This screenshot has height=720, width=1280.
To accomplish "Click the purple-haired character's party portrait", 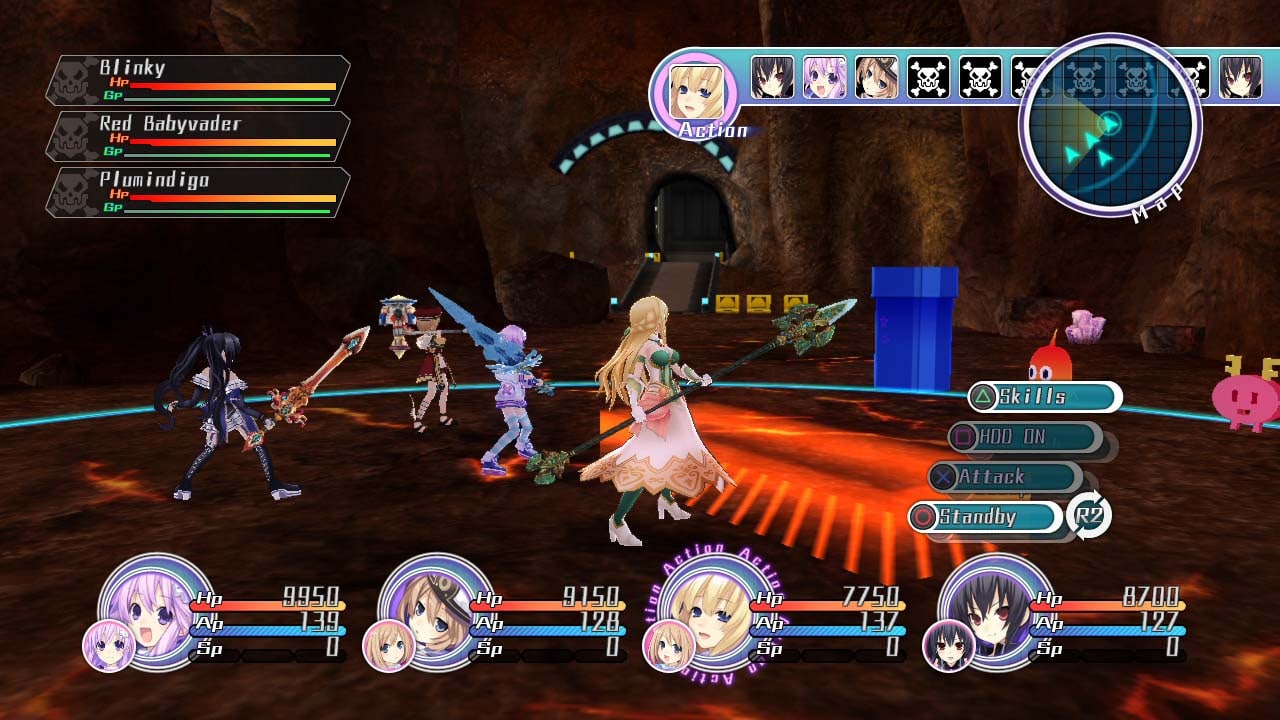I will click(155, 608).
